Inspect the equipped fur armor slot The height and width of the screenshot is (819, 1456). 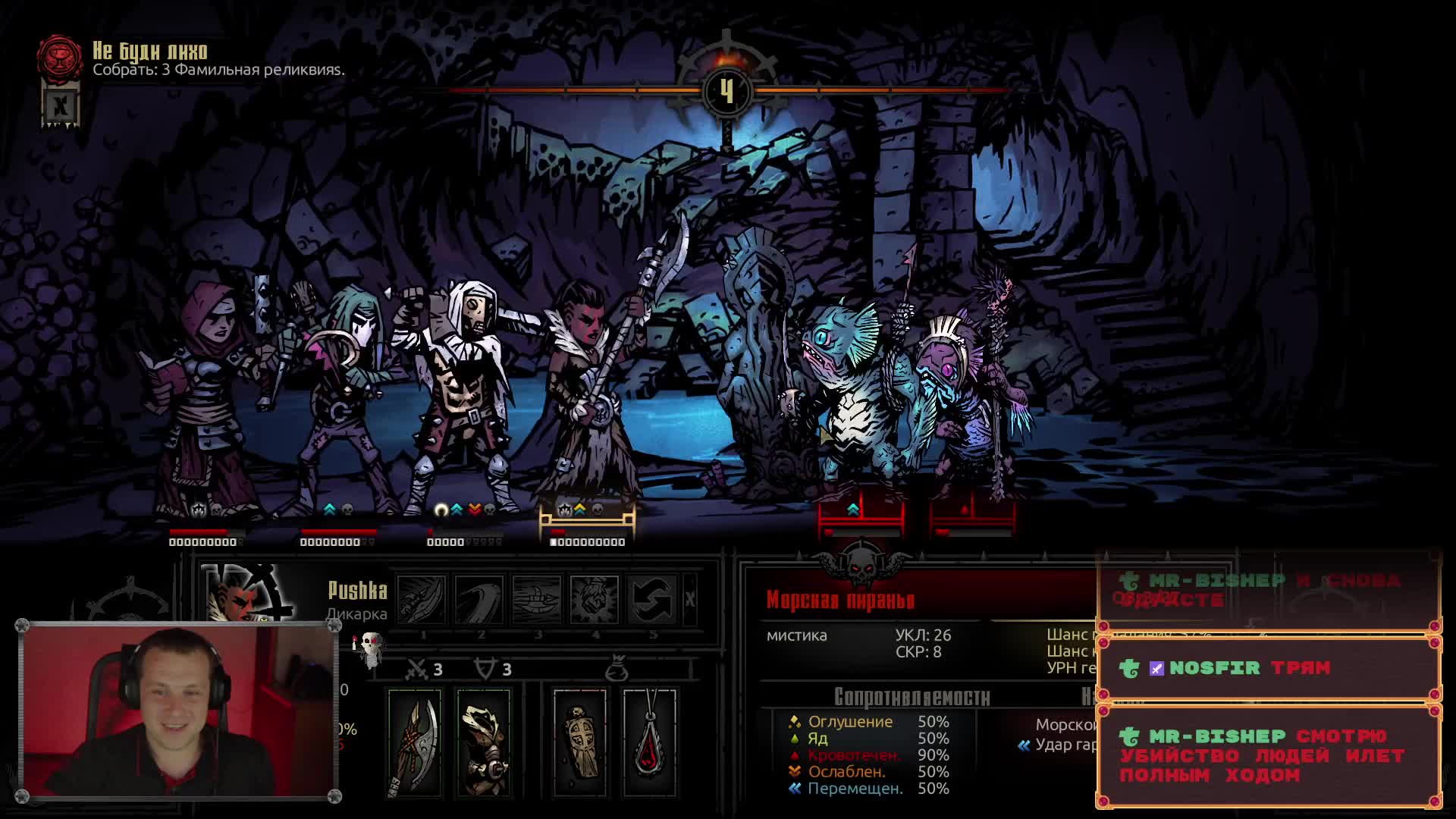coord(484,743)
